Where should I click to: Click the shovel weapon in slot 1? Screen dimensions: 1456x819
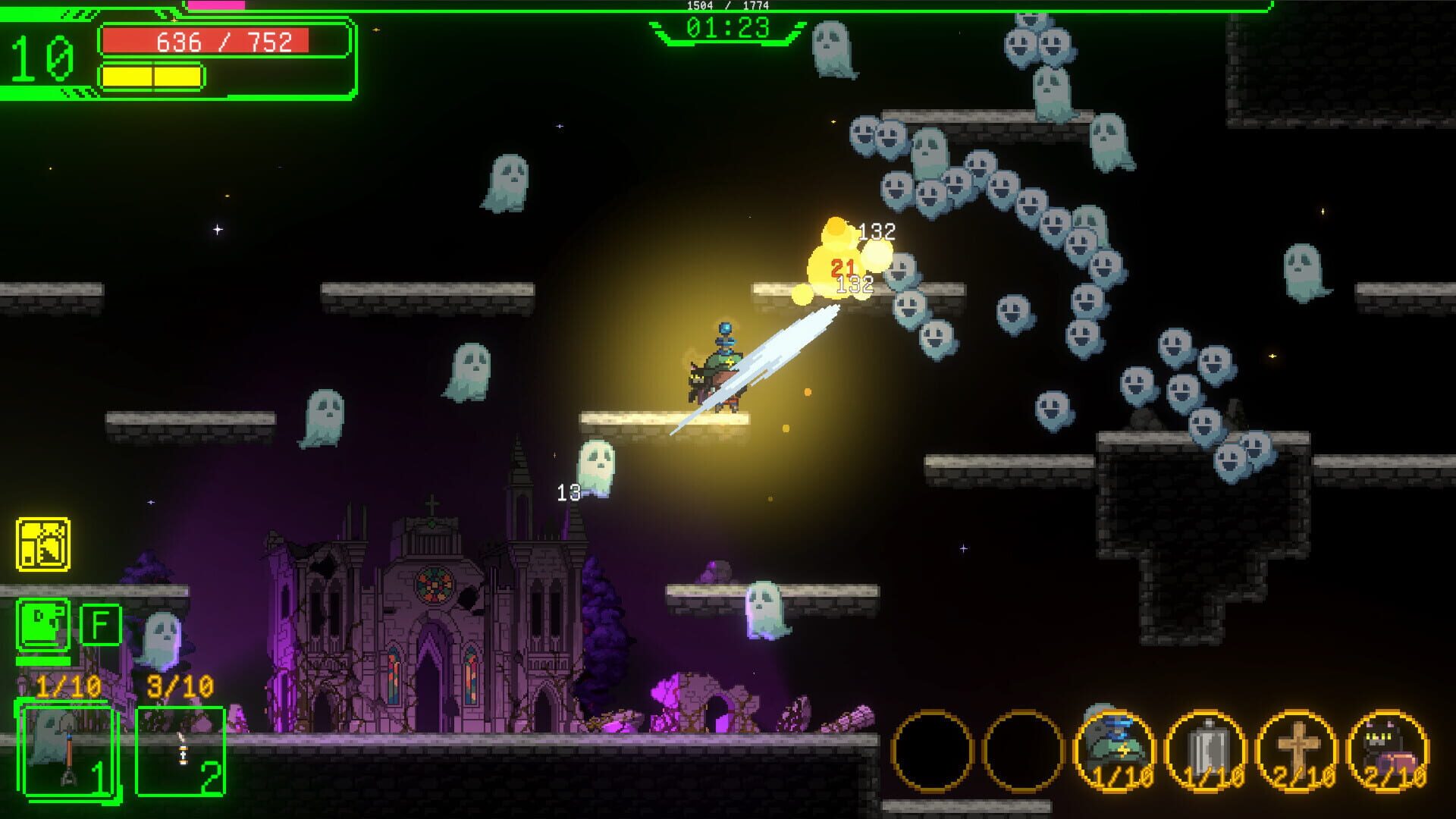(x=67, y=747)
